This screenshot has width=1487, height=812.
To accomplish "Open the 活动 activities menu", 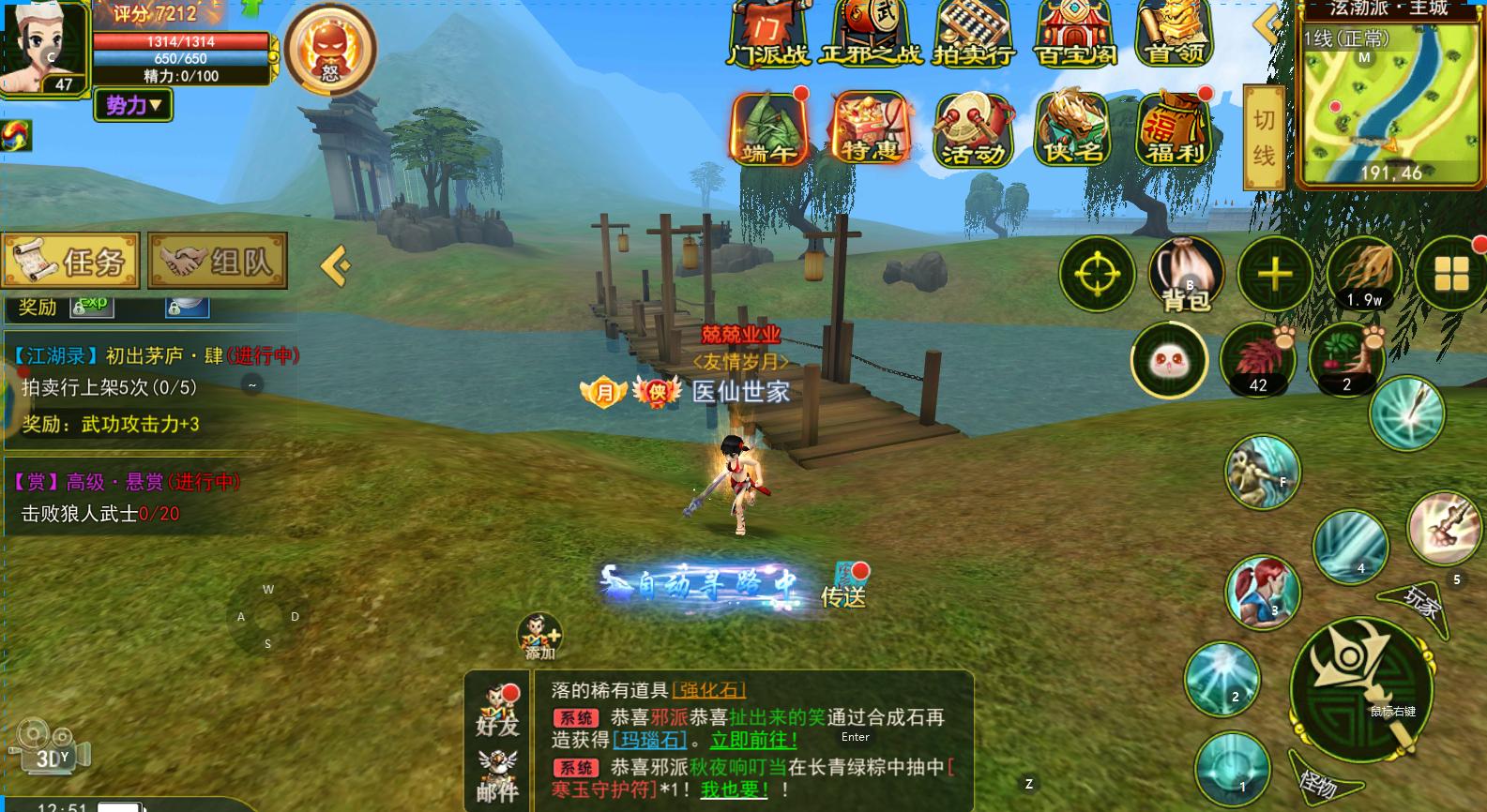I will coord(974,130).
